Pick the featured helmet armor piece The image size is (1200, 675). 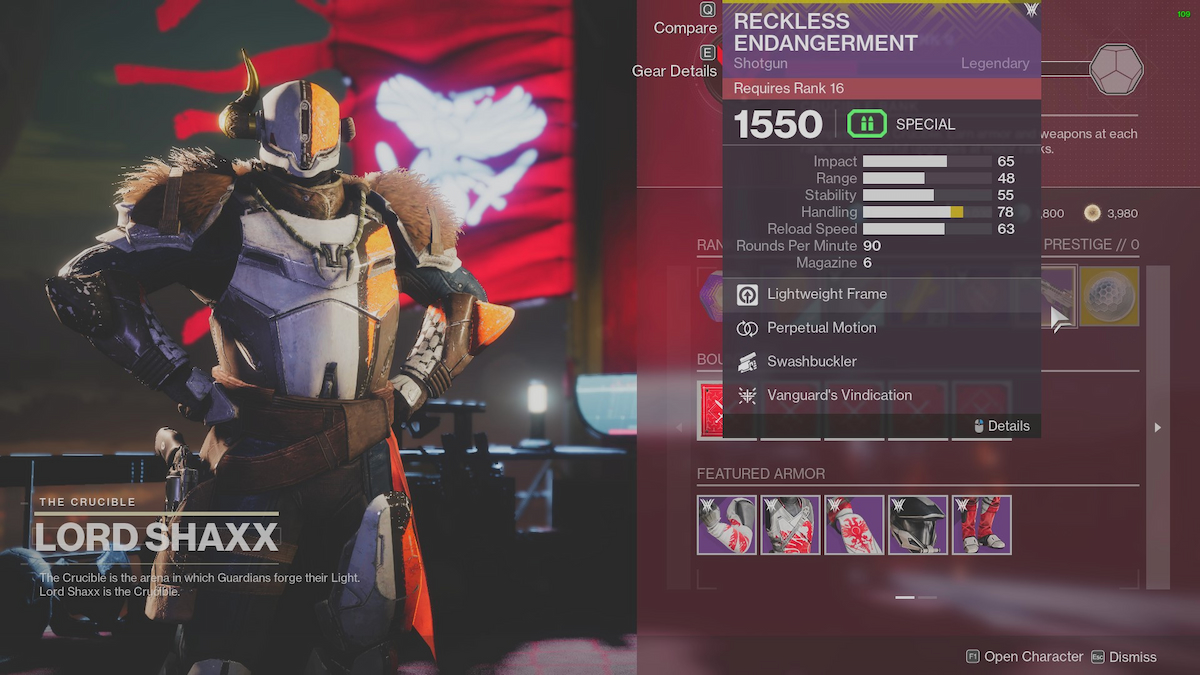[918, 525]
